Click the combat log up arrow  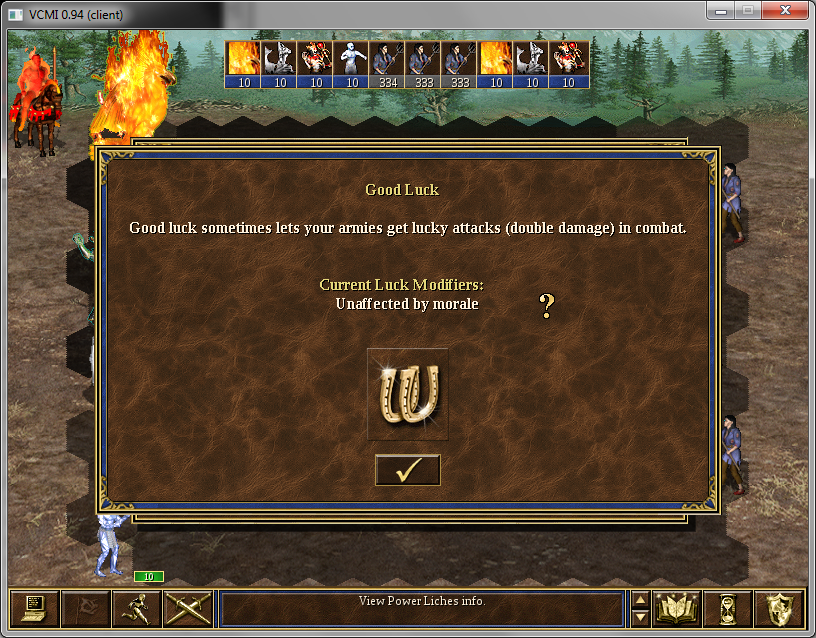[641, 600]
